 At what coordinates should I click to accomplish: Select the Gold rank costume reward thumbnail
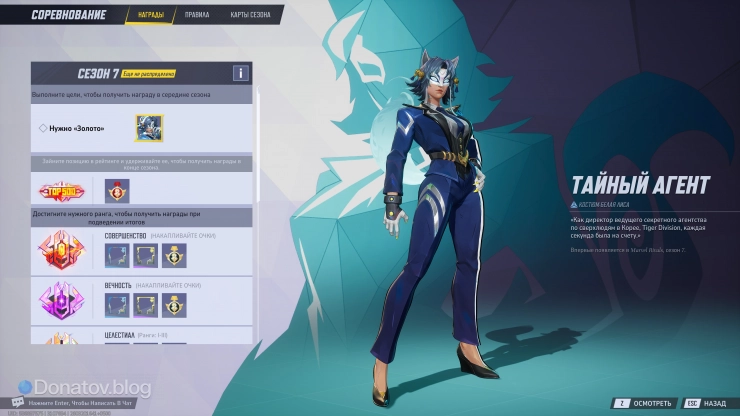tap(149, 128)
